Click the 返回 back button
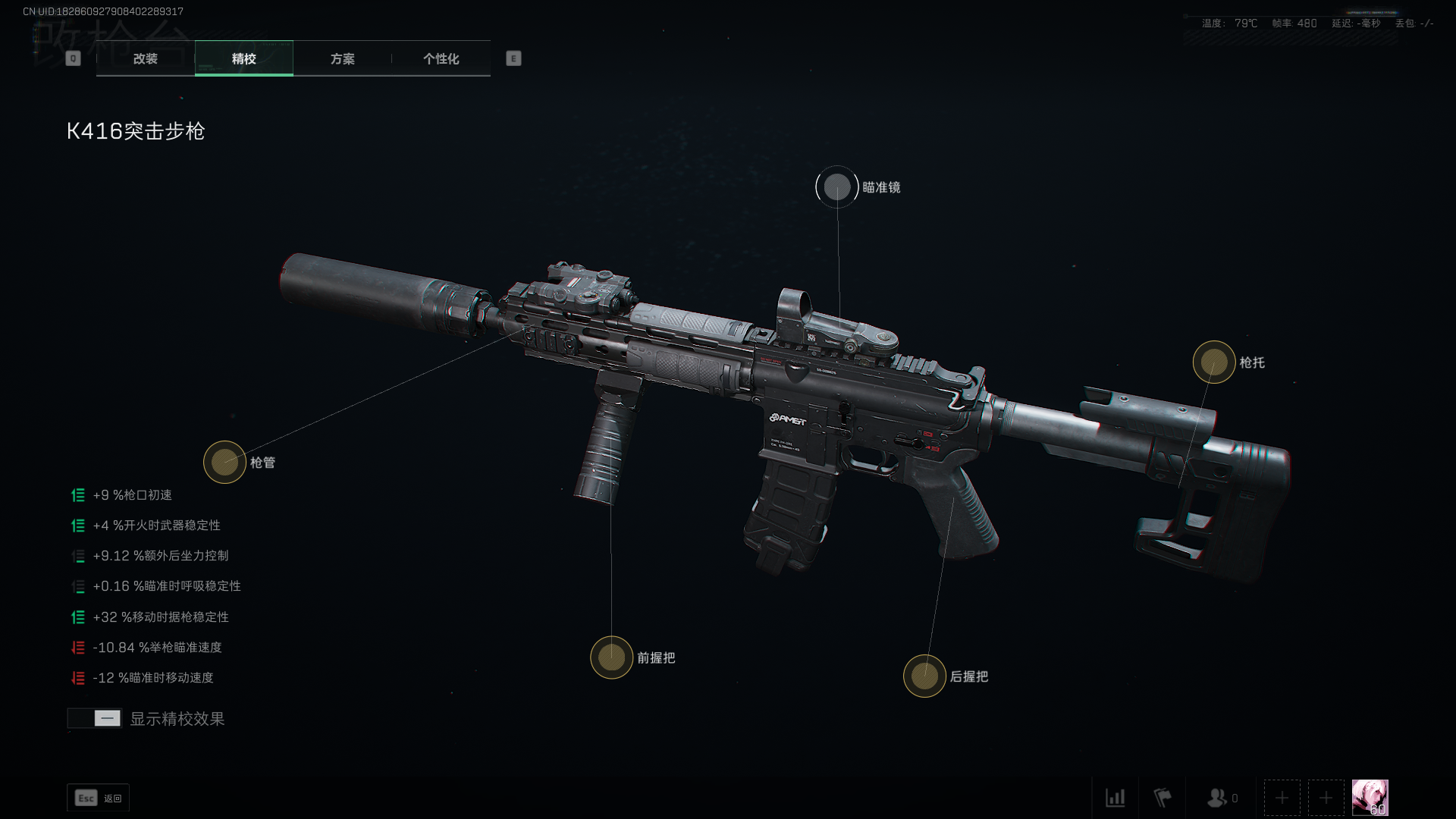This screenshot has height=819, width=1456. click(x=99, y=798)
